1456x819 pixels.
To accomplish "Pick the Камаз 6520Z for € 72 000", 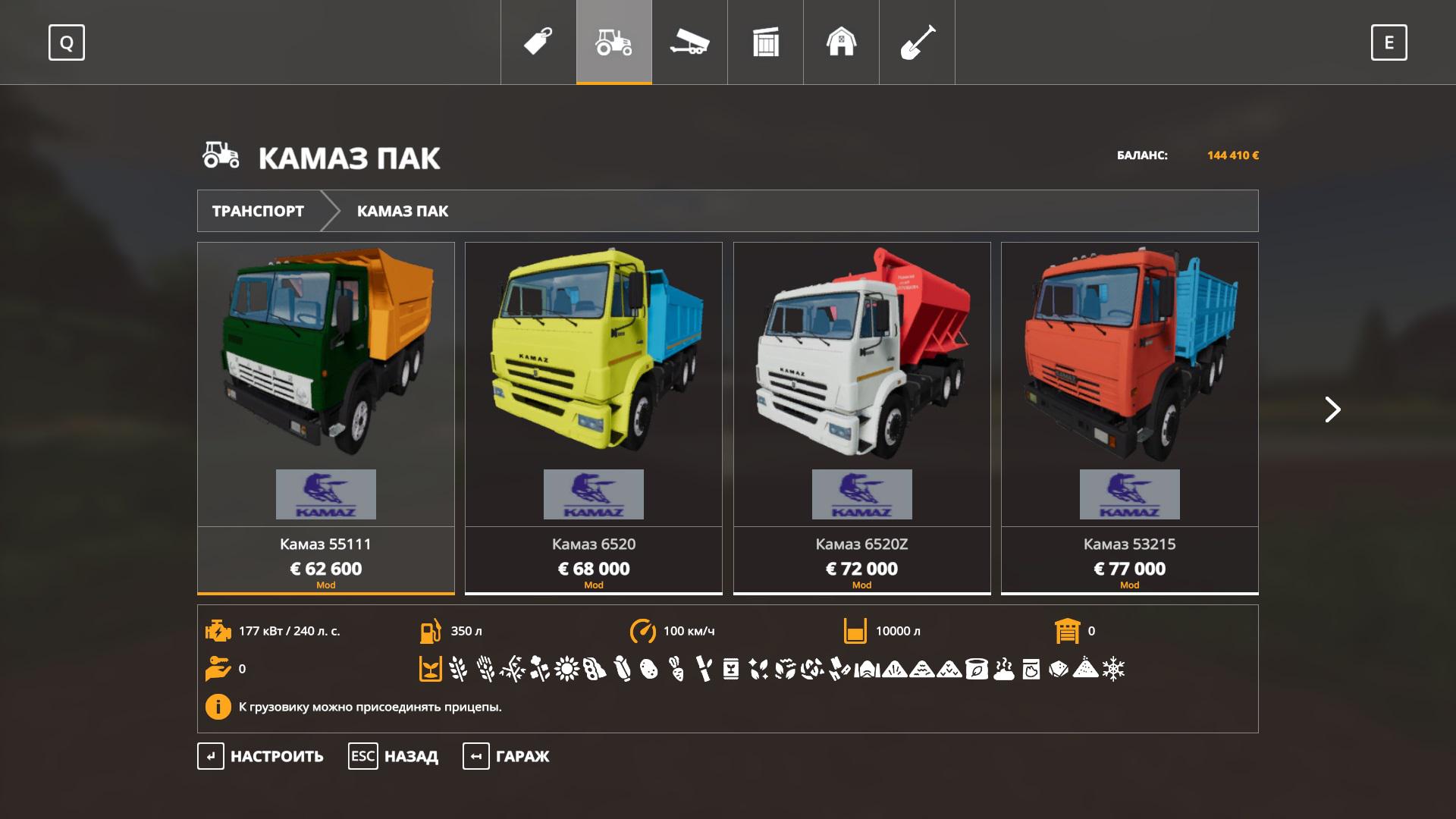I will click(861, 417).
